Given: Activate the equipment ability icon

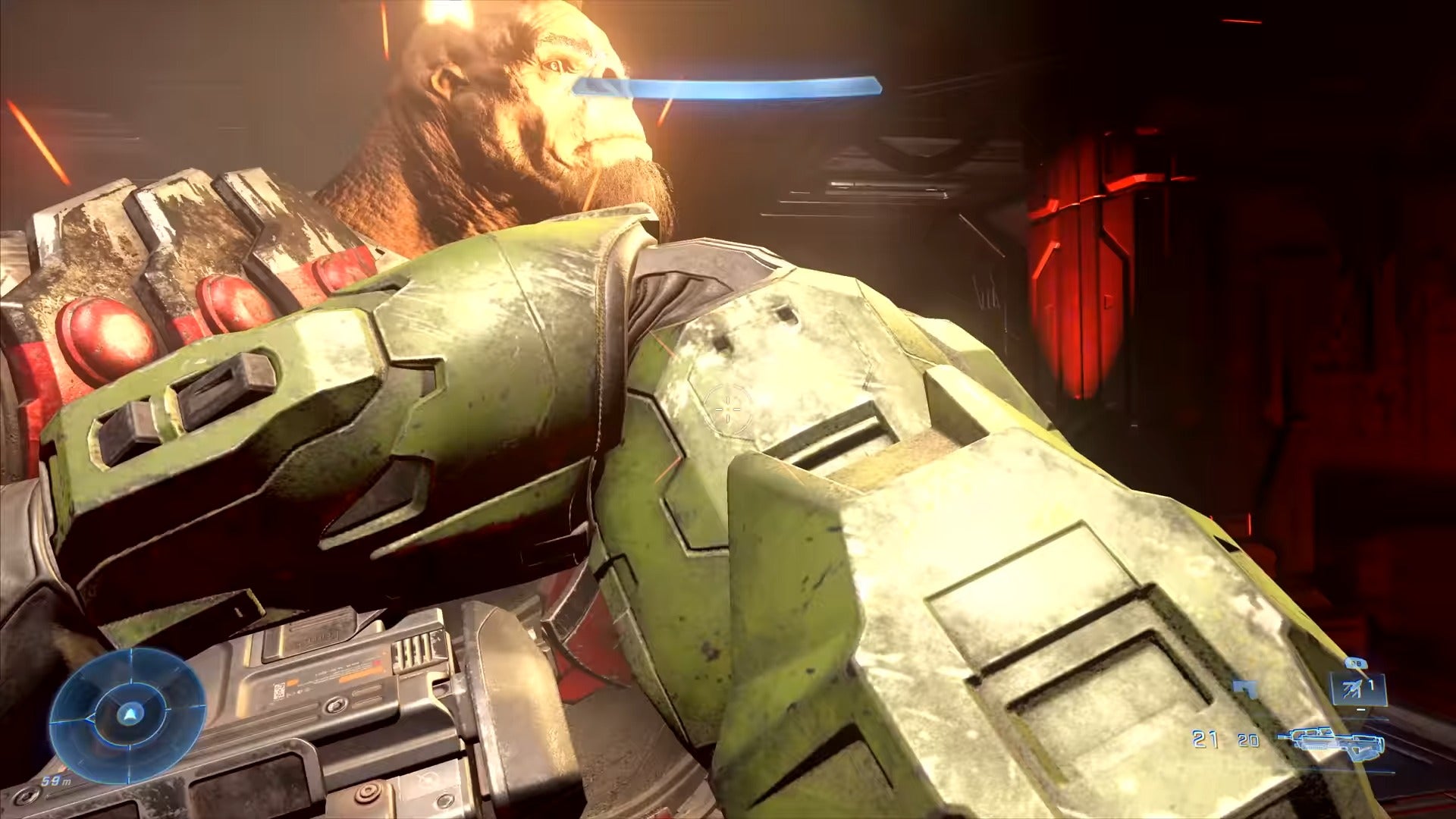Looking at the screenshot, I should (1357, 689).
